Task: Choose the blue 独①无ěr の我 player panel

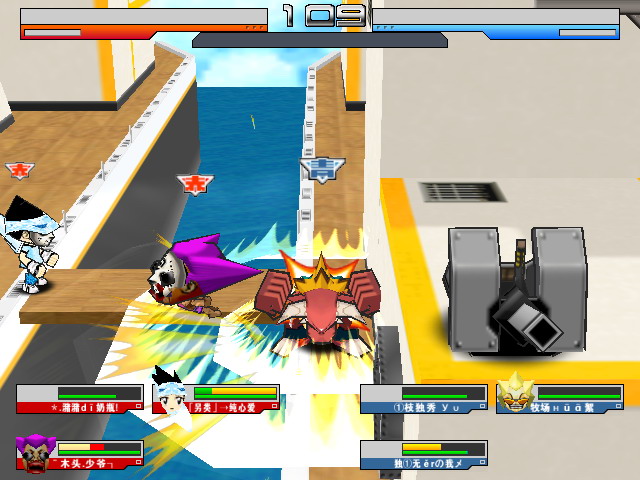Action: (423, 455)
